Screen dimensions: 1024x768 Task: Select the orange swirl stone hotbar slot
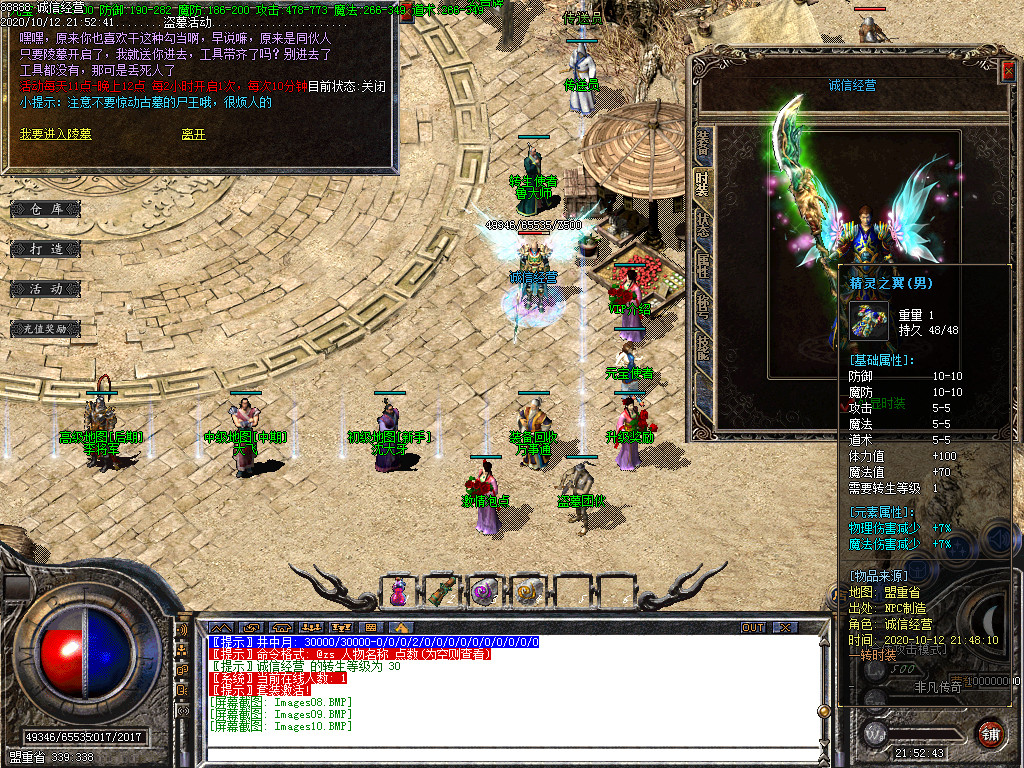527,592
